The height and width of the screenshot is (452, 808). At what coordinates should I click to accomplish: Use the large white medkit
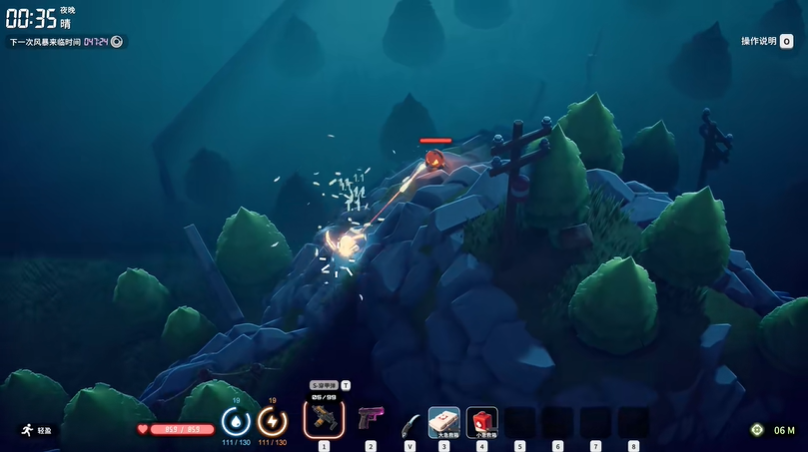pyautogui.click(x=444, y=421)
